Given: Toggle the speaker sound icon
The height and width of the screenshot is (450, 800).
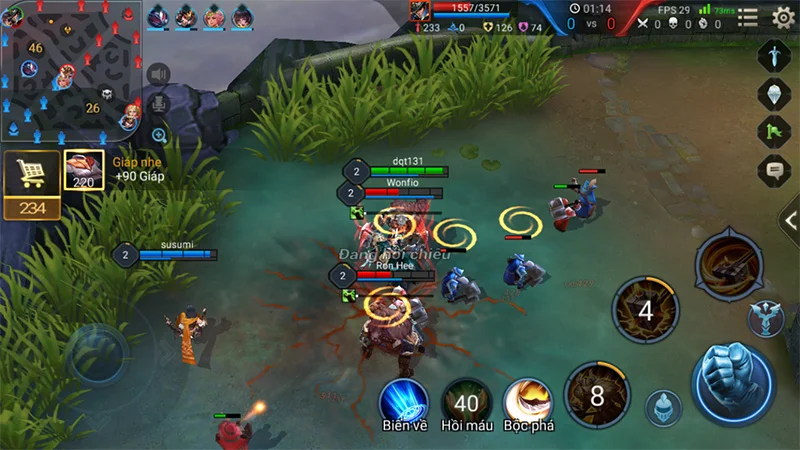Looking at the screenshot, I should click(159, 74).
